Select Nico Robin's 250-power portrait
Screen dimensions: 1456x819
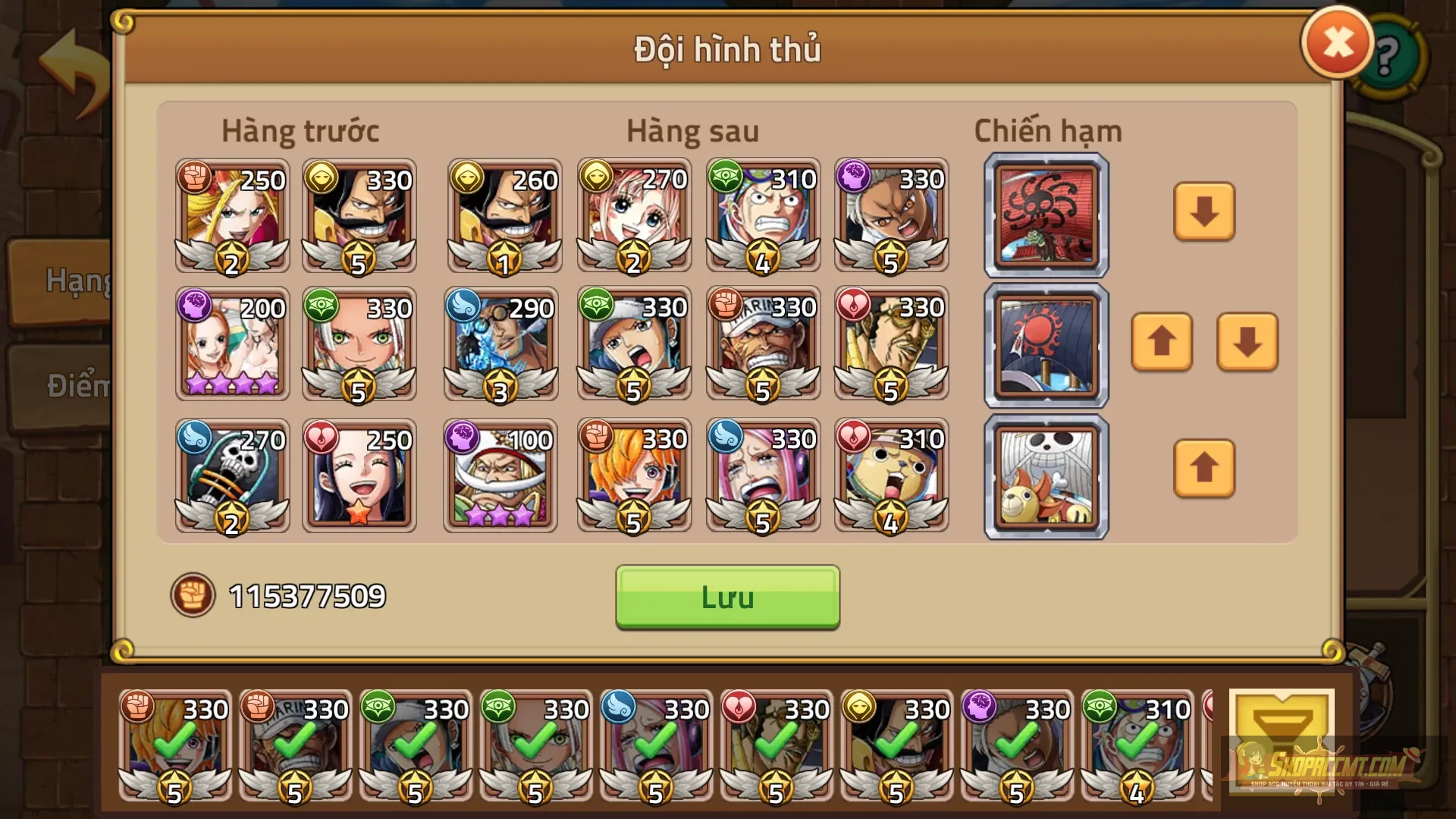359,476
